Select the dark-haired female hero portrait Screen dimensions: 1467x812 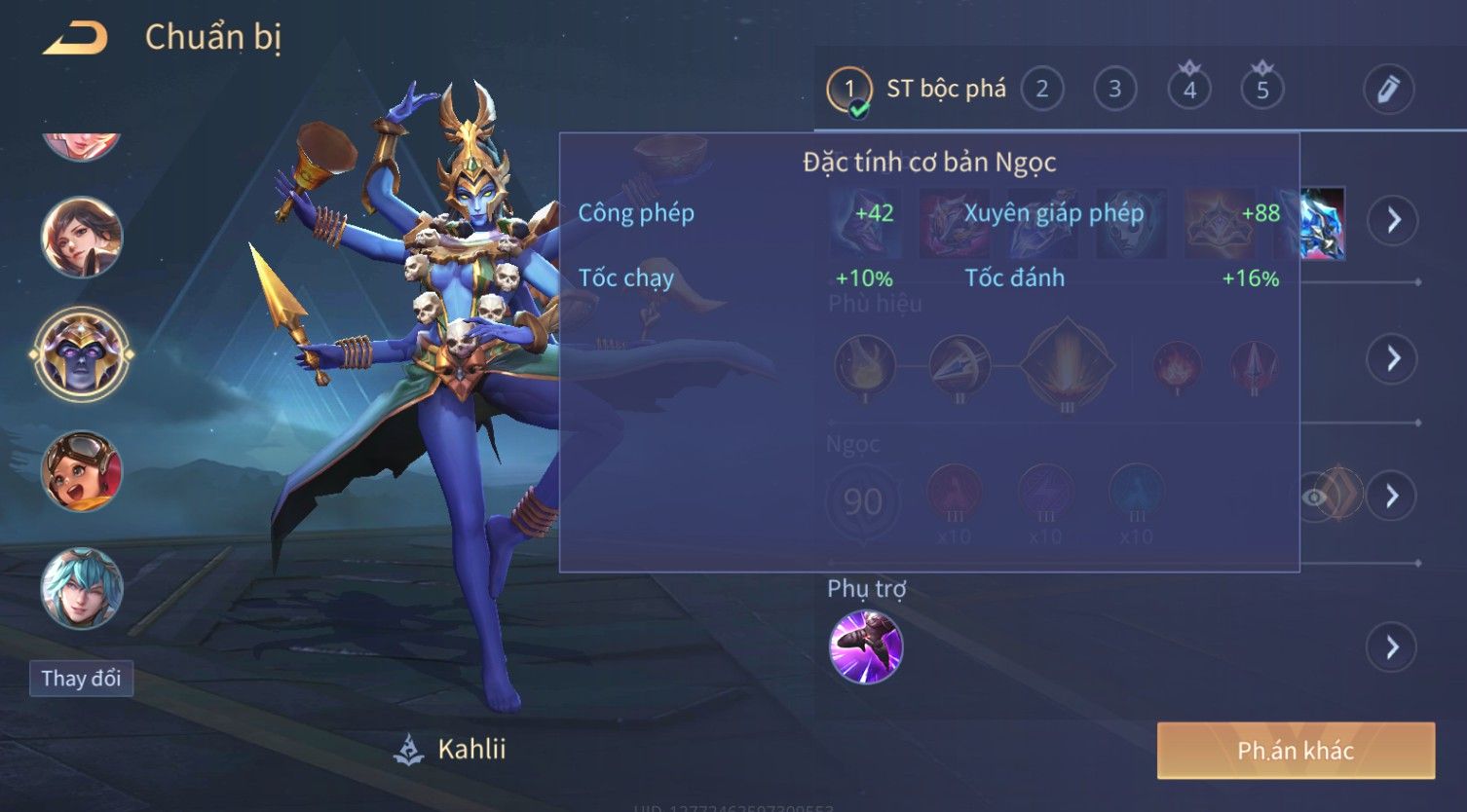(x=82, y=238)
